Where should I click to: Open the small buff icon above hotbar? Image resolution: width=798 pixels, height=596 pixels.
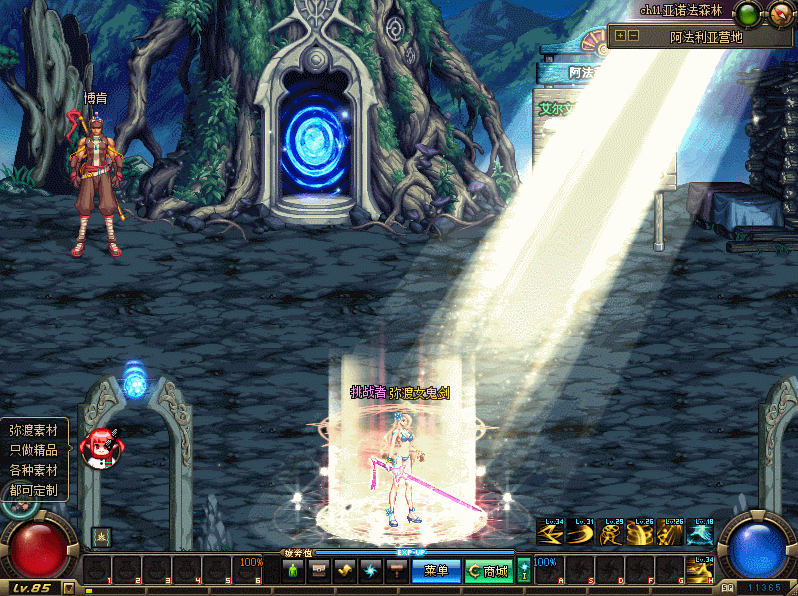point(100,537)
